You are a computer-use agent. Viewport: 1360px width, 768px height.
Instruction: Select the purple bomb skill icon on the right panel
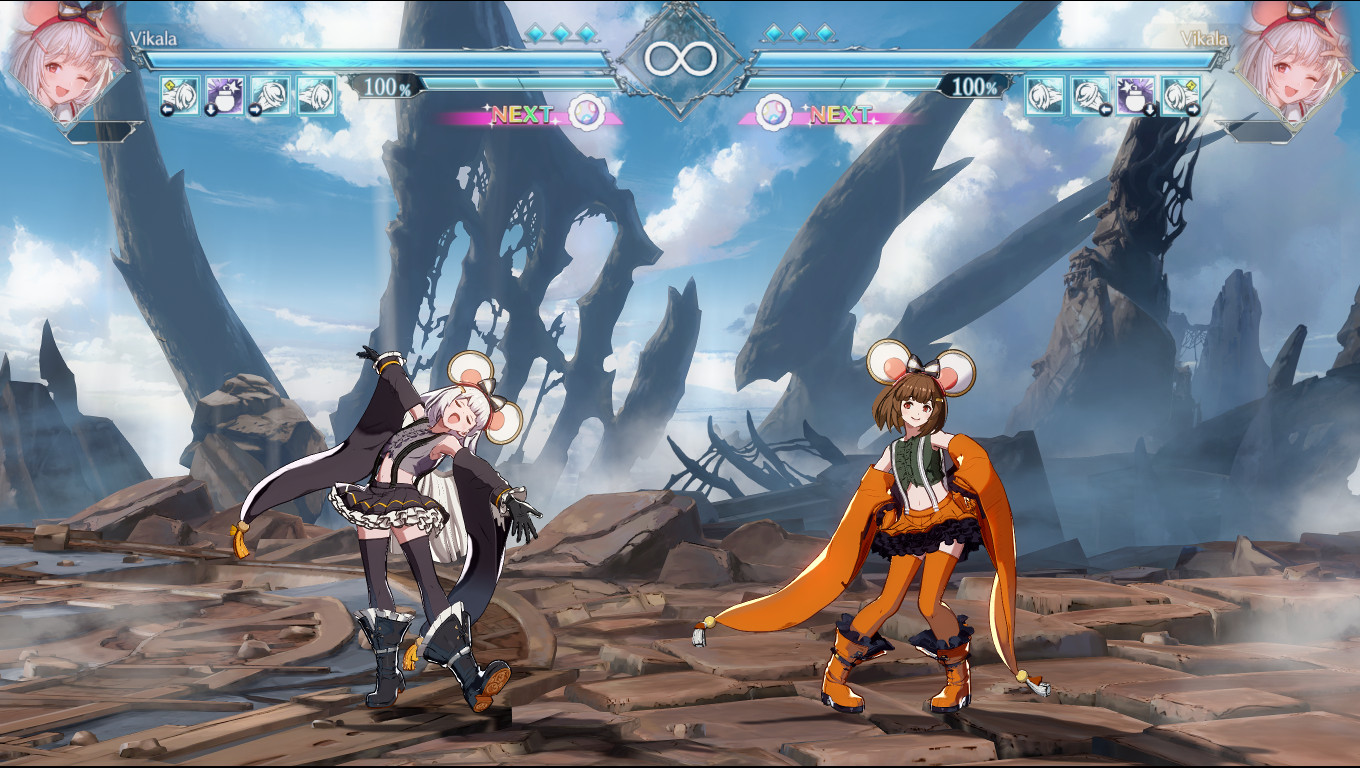[1134, 96]
